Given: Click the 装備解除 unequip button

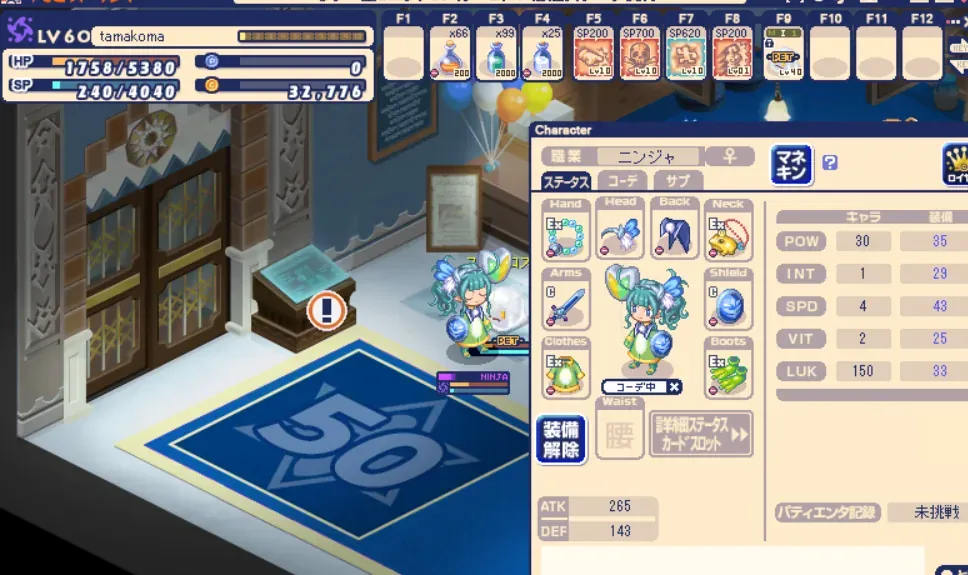Looking at the screenshot, I should click(561, 439).
